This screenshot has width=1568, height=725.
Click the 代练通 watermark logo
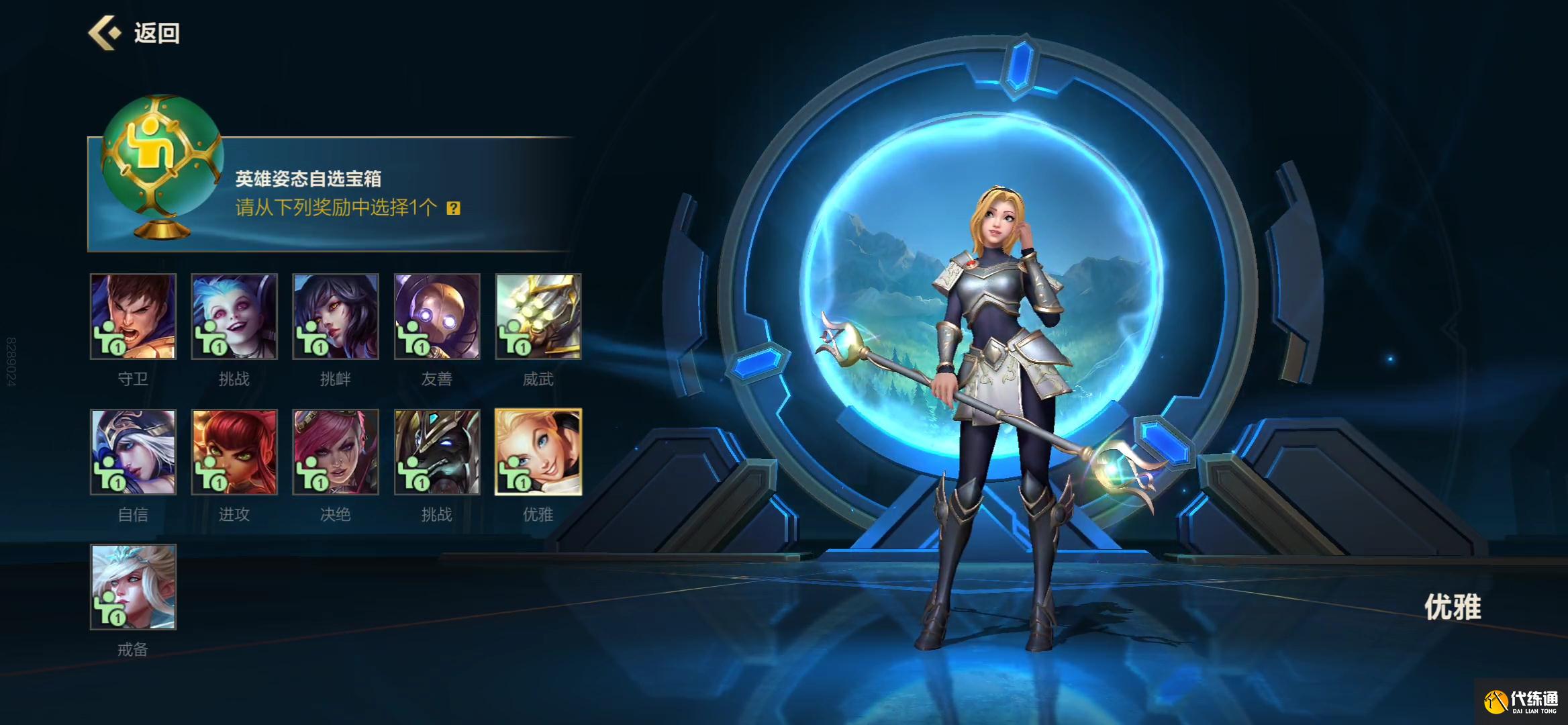(1521, 702)
